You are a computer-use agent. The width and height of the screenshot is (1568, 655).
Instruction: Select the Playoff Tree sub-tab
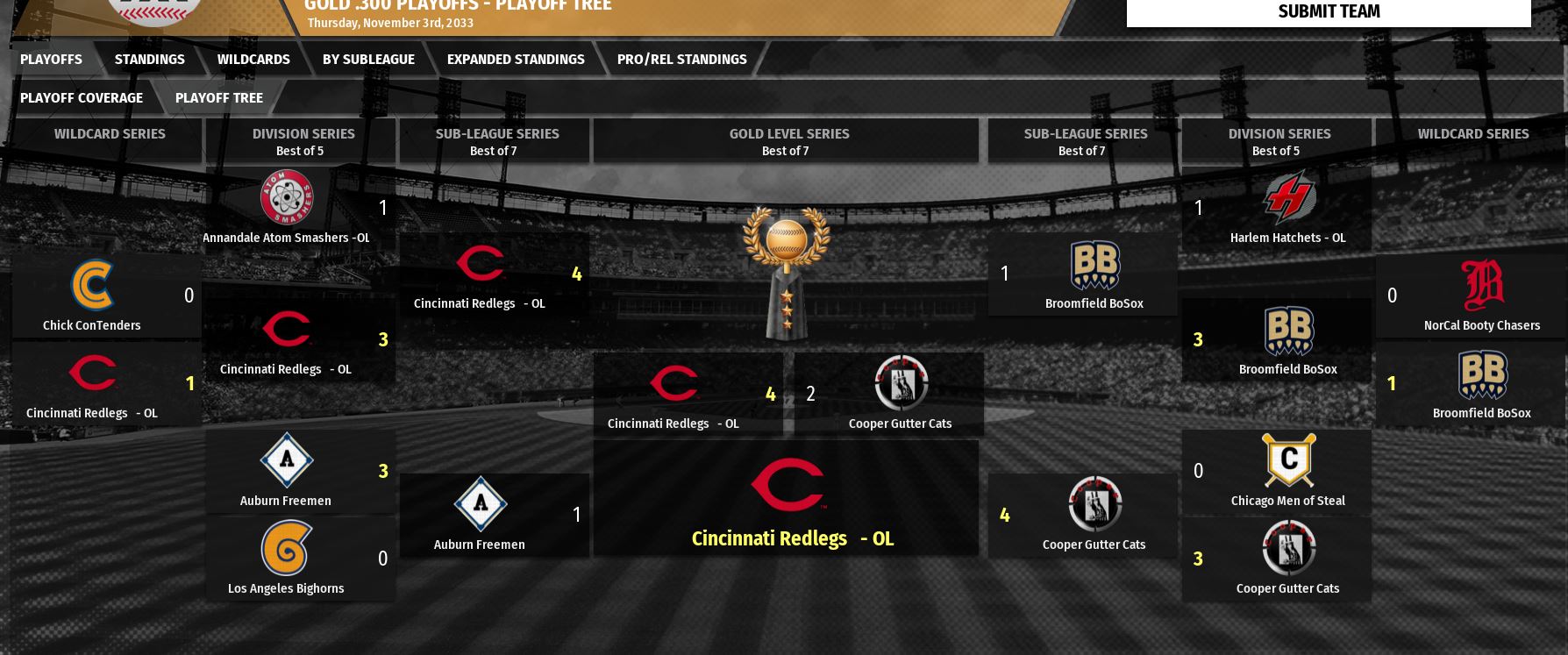coord(218,98)
